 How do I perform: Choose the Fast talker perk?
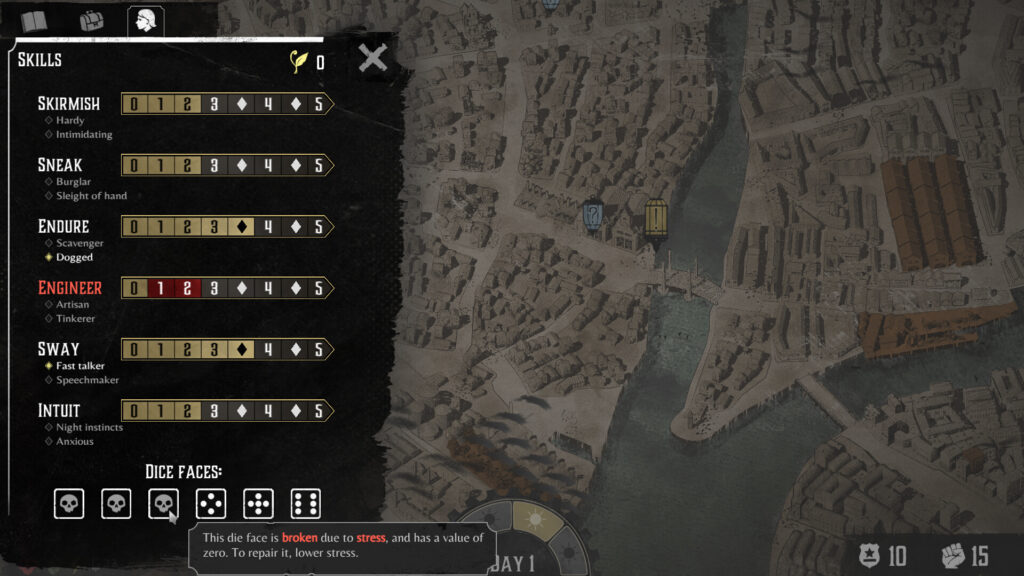coord(80,366)
